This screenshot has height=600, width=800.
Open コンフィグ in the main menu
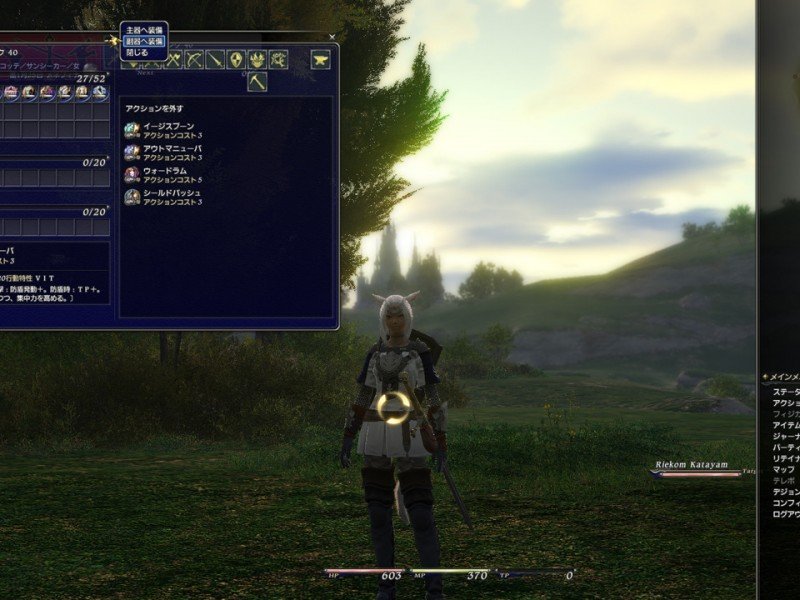coord(786,503)
